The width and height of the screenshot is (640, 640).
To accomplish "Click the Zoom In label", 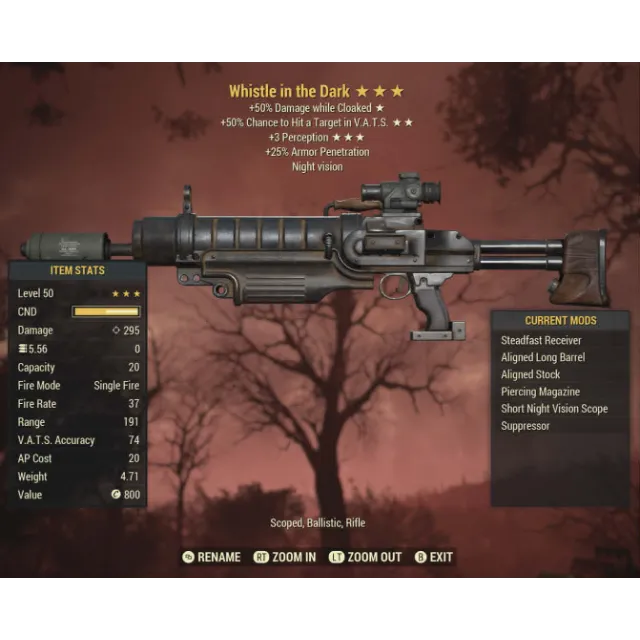I will [x=293, y=557].
